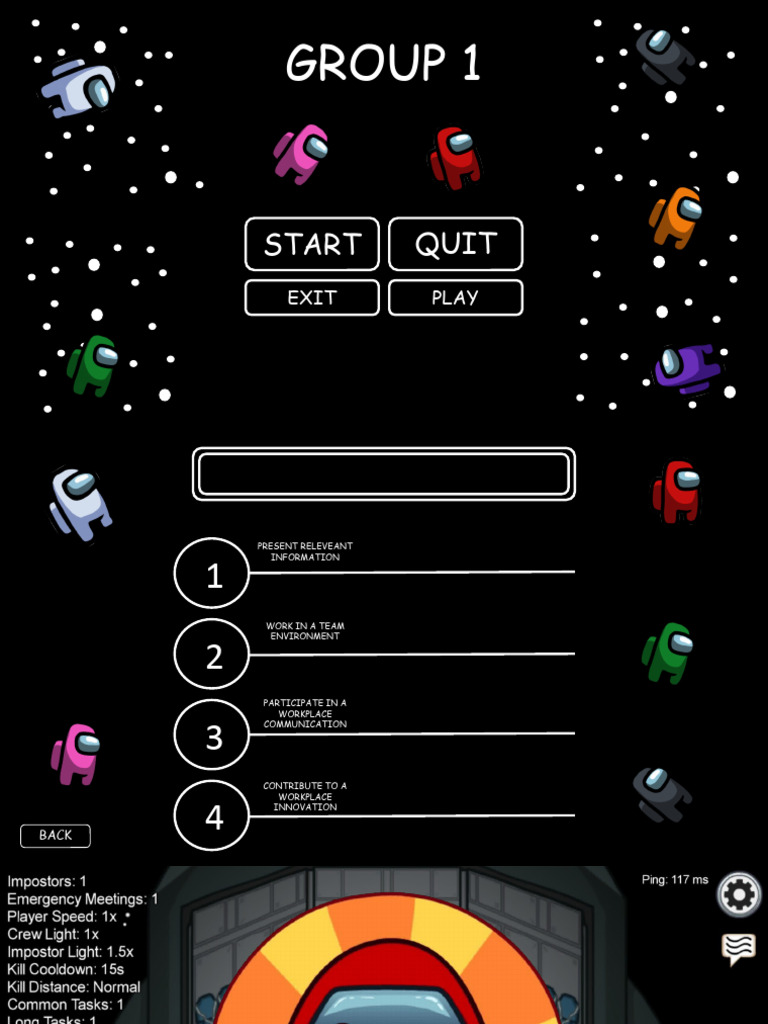Click the START button

[312, 244]
